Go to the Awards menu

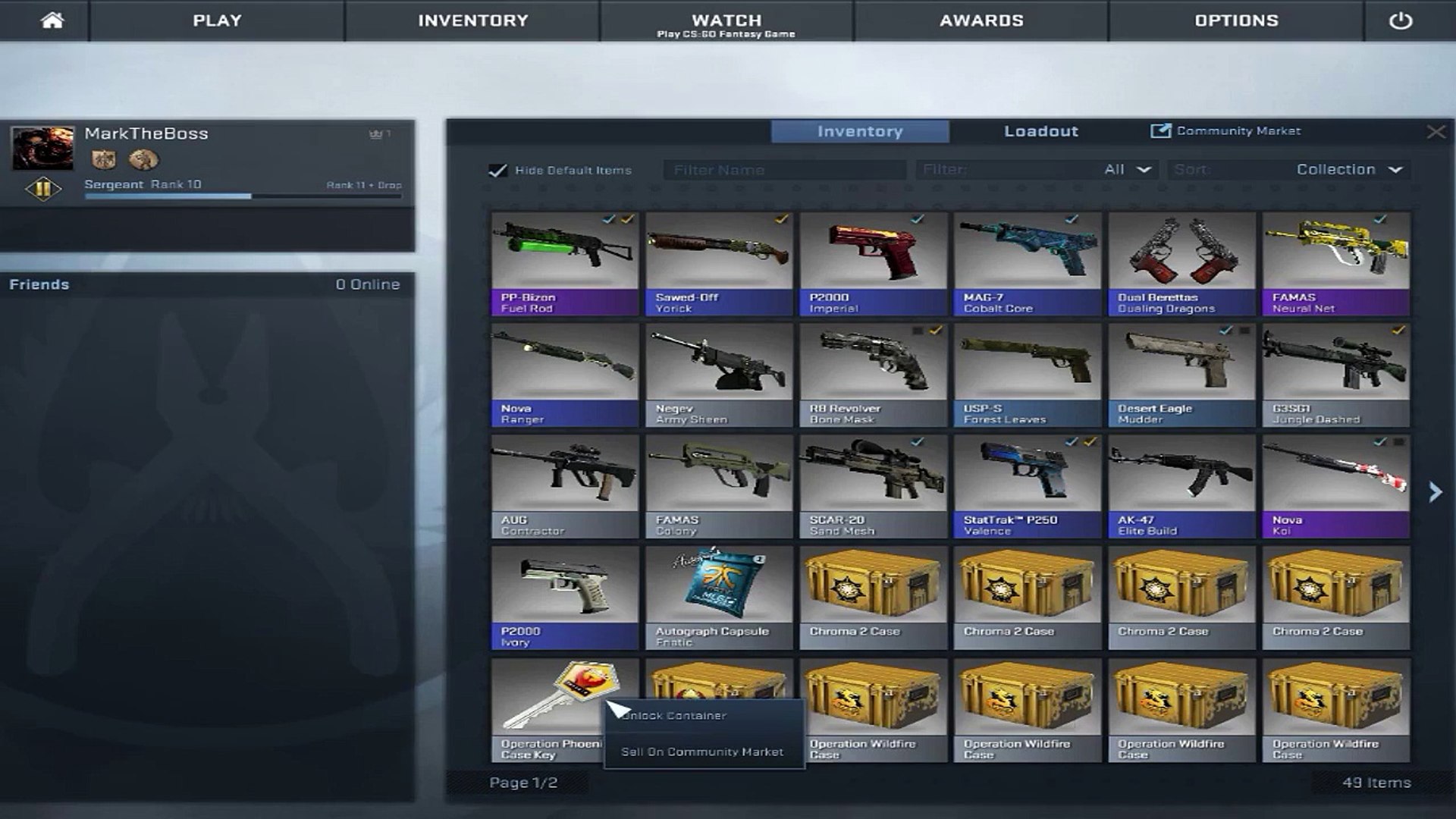pos(981,20)
